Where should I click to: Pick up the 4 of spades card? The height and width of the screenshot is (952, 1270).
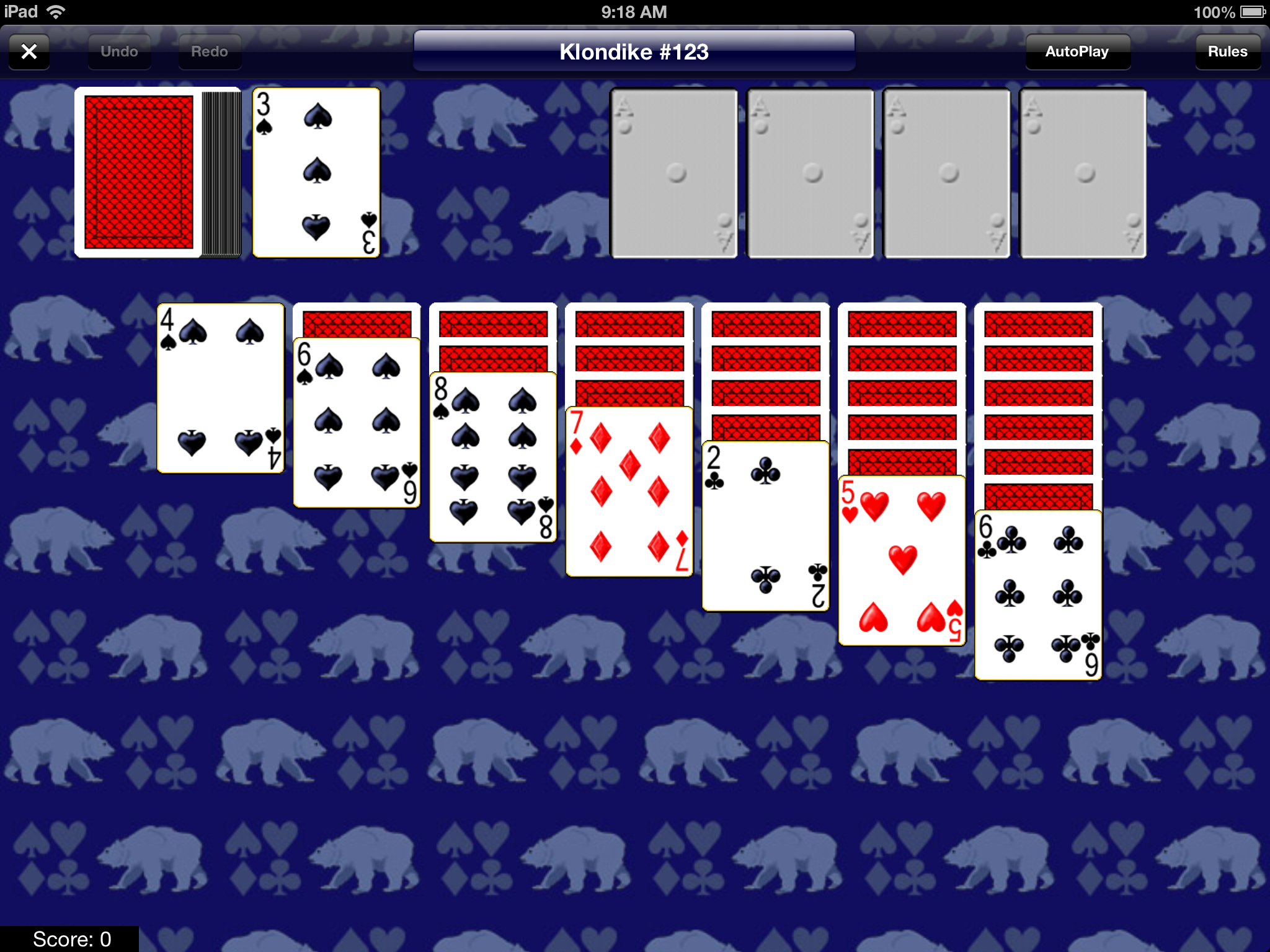pyautogui.click(x=220, y=390)
